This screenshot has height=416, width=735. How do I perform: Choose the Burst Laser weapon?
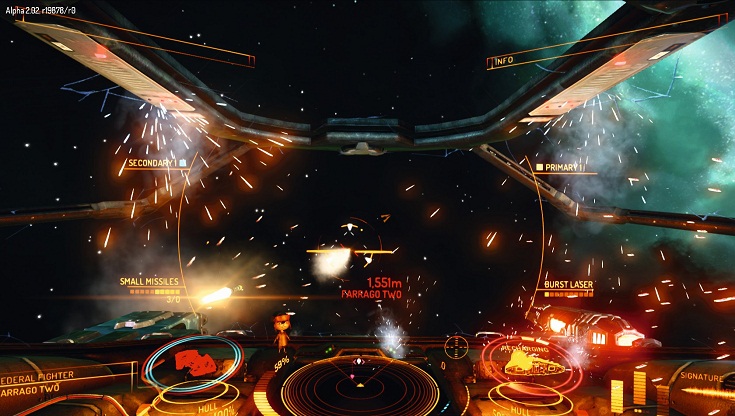click(568, 285)
